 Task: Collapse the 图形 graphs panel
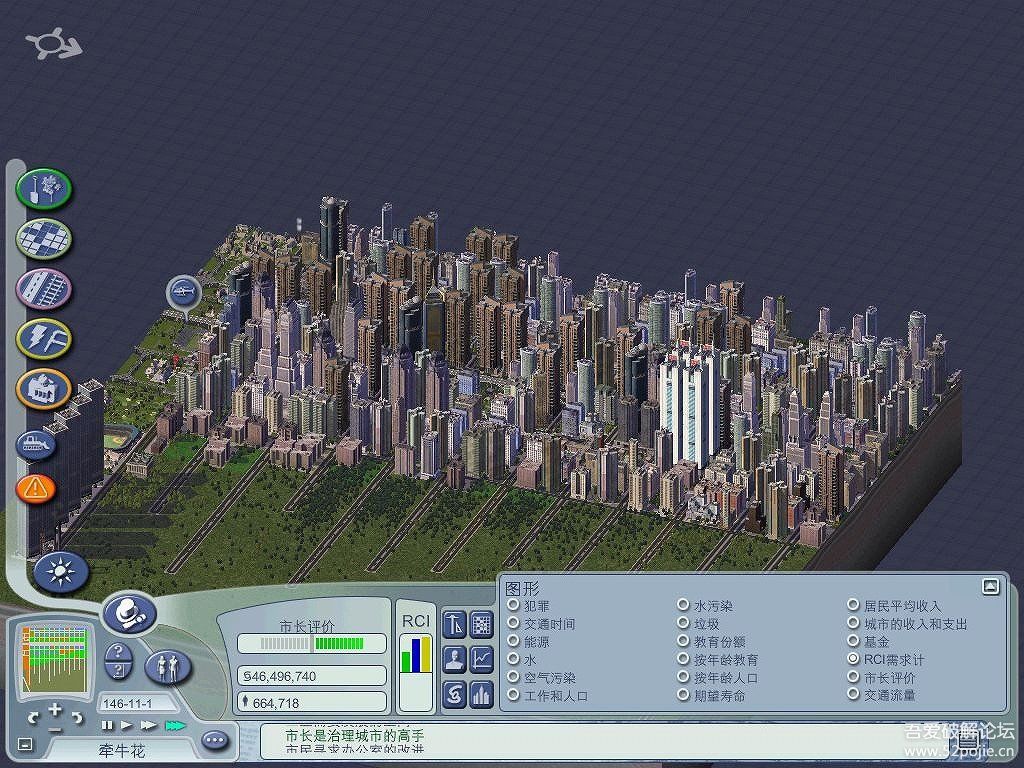(990, 587)
